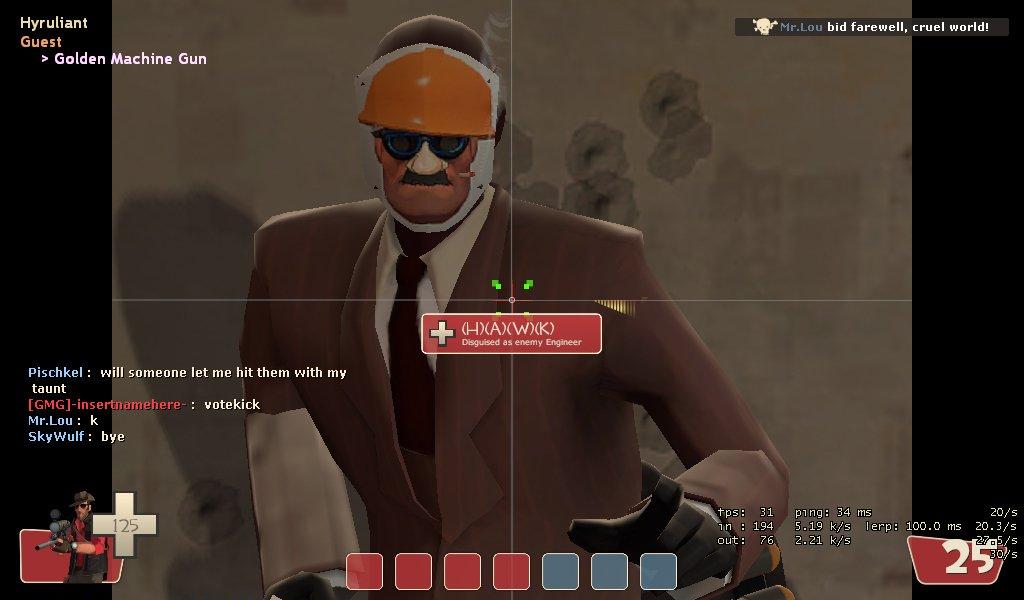Choose the Guest entry in the menu
The width and height of the screenshot is (1024, 600).
(41, 42)
